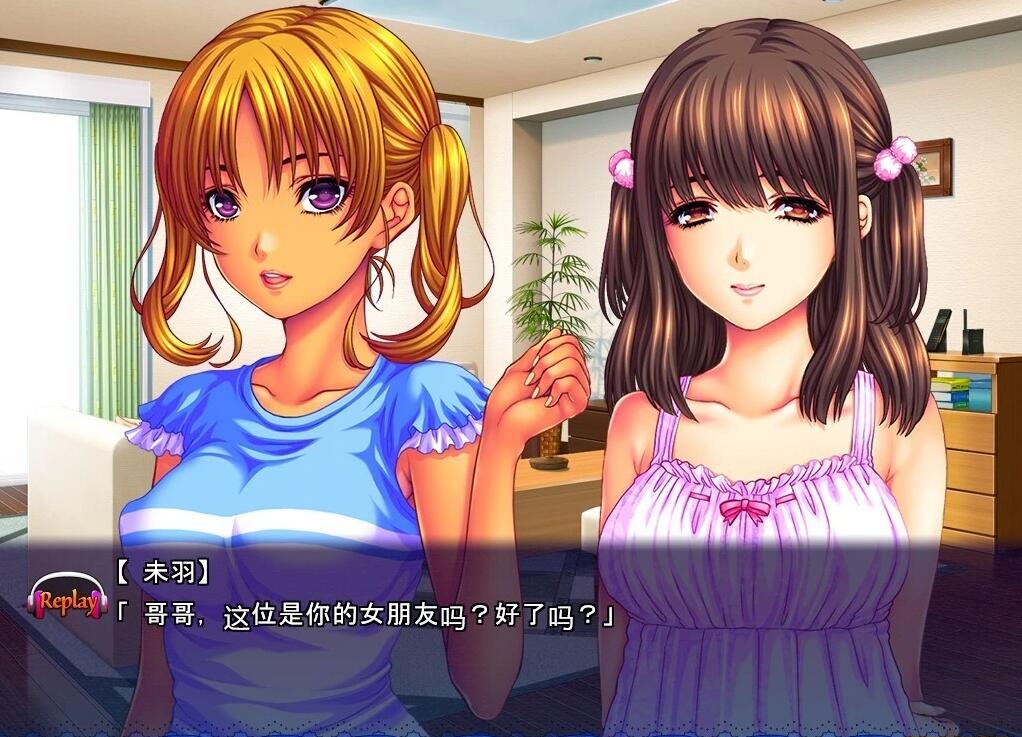The width and height of the screenshot is (1022, 737).
Task: Replay the voice line with the Replay button
Action: tap(66, 601)
